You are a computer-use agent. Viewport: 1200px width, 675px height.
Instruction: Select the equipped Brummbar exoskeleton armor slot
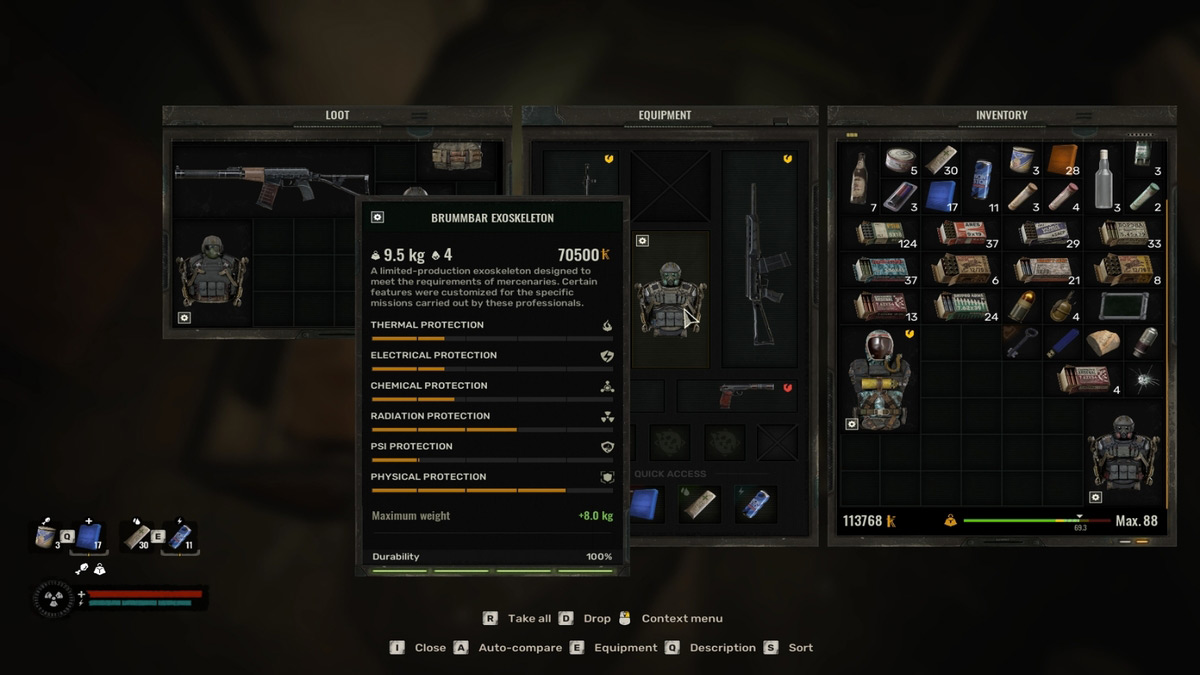pos(668,300)
